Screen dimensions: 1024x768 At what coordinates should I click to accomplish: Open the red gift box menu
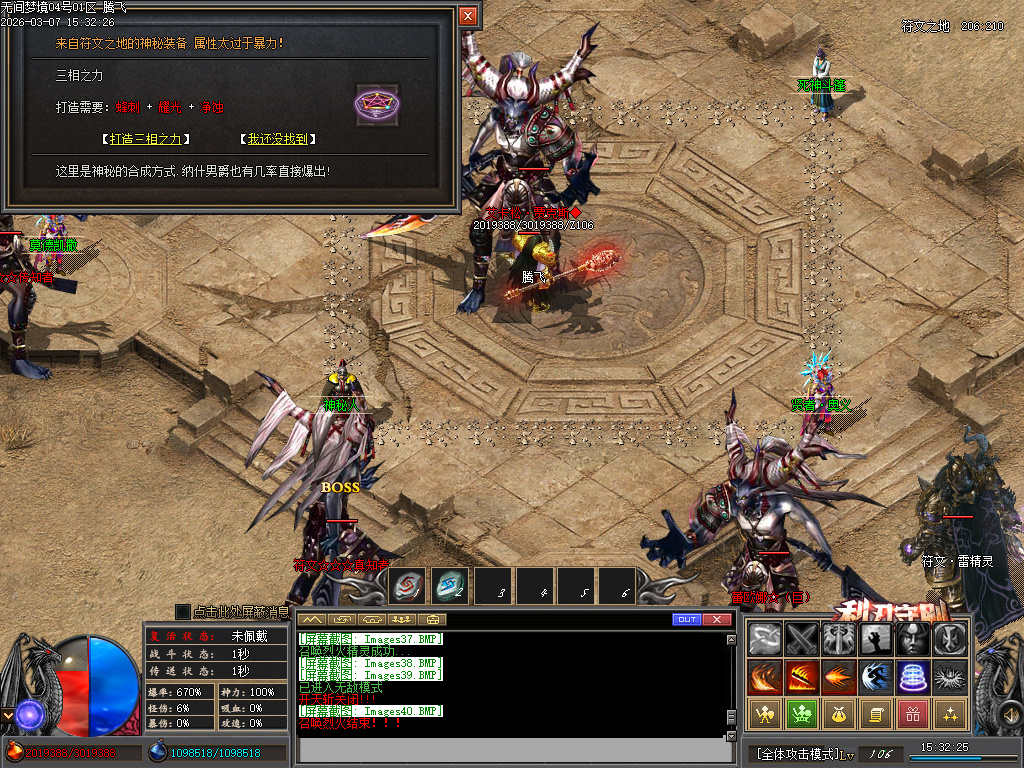(x=912, y=714)
